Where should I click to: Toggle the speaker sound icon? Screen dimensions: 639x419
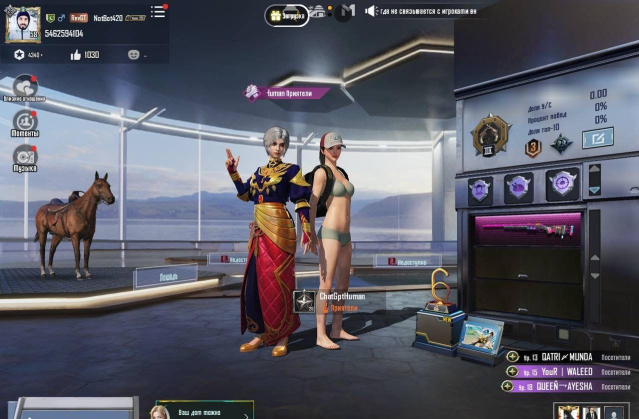(x=371, y=11)
